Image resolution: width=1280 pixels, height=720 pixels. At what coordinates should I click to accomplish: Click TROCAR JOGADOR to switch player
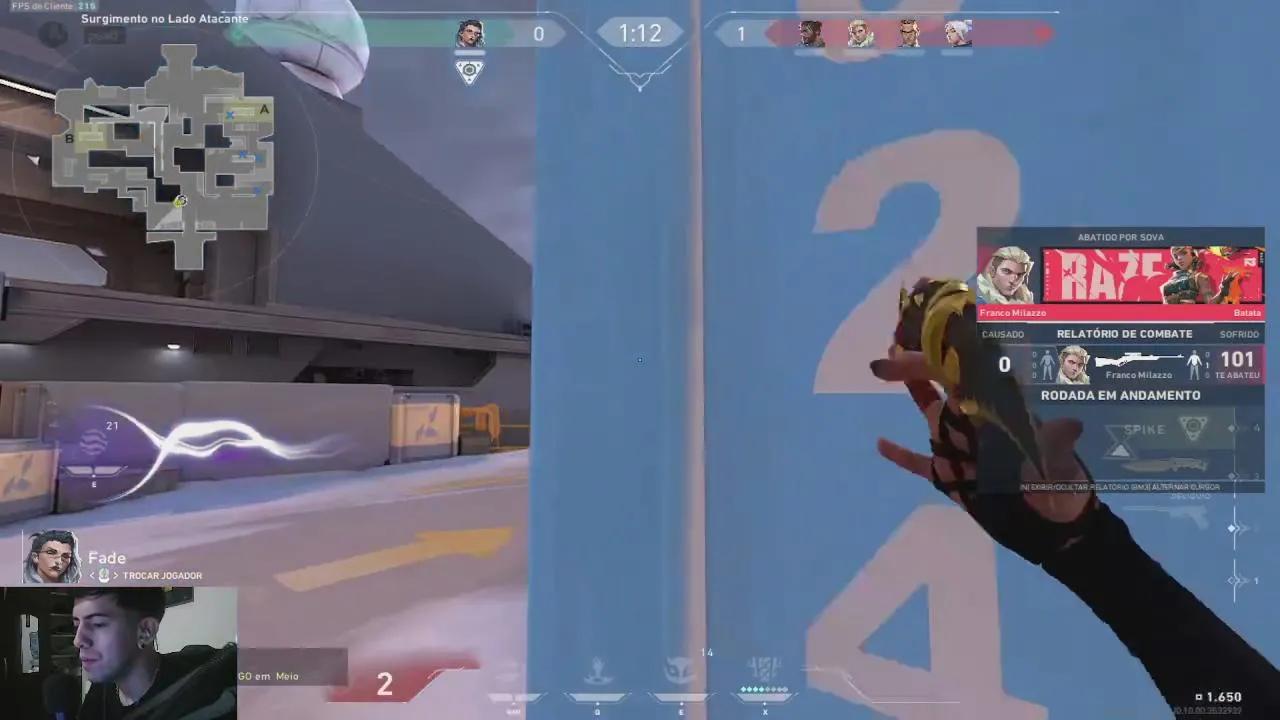point(162,575)
